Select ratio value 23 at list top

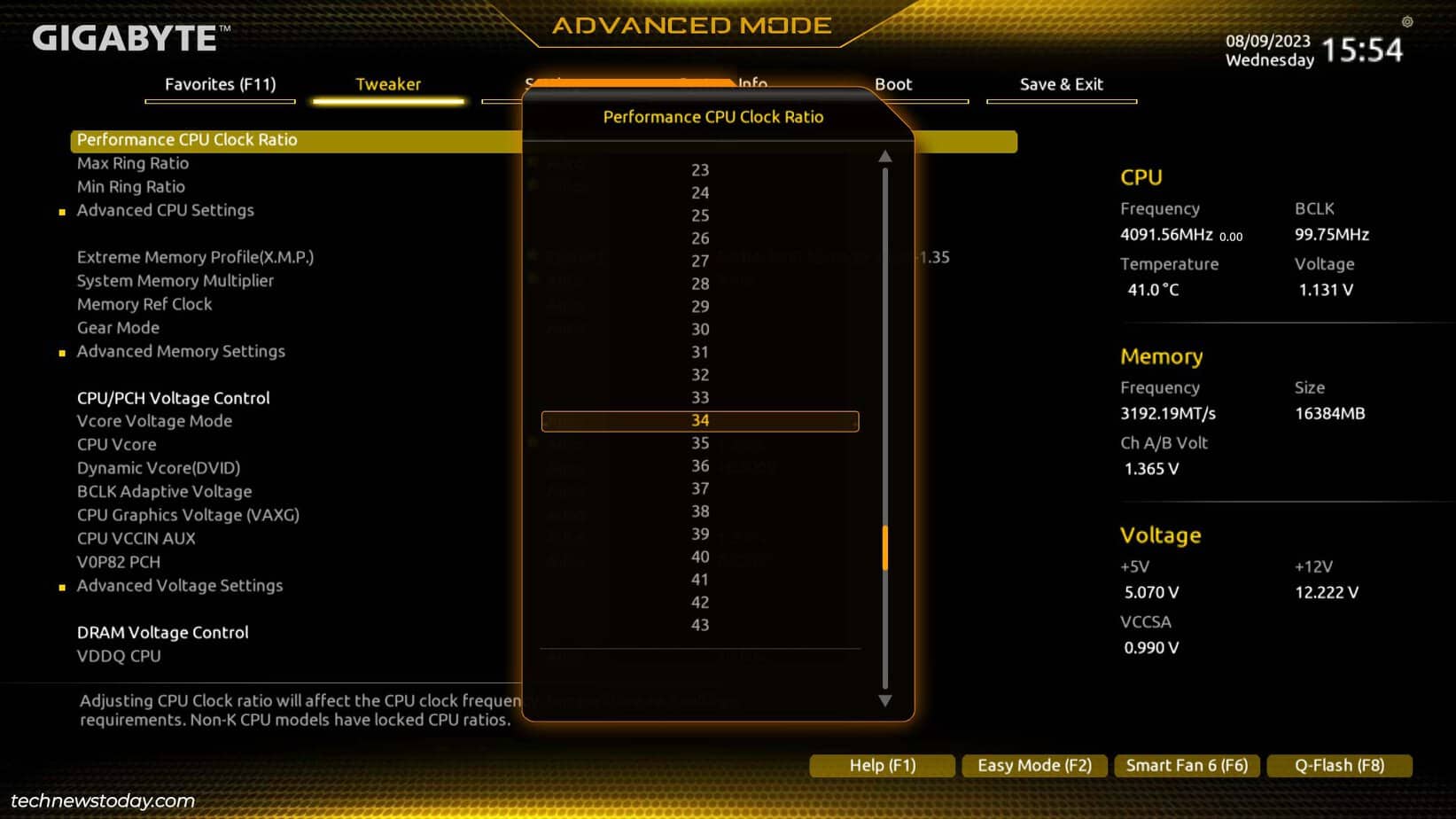point(700,170)
